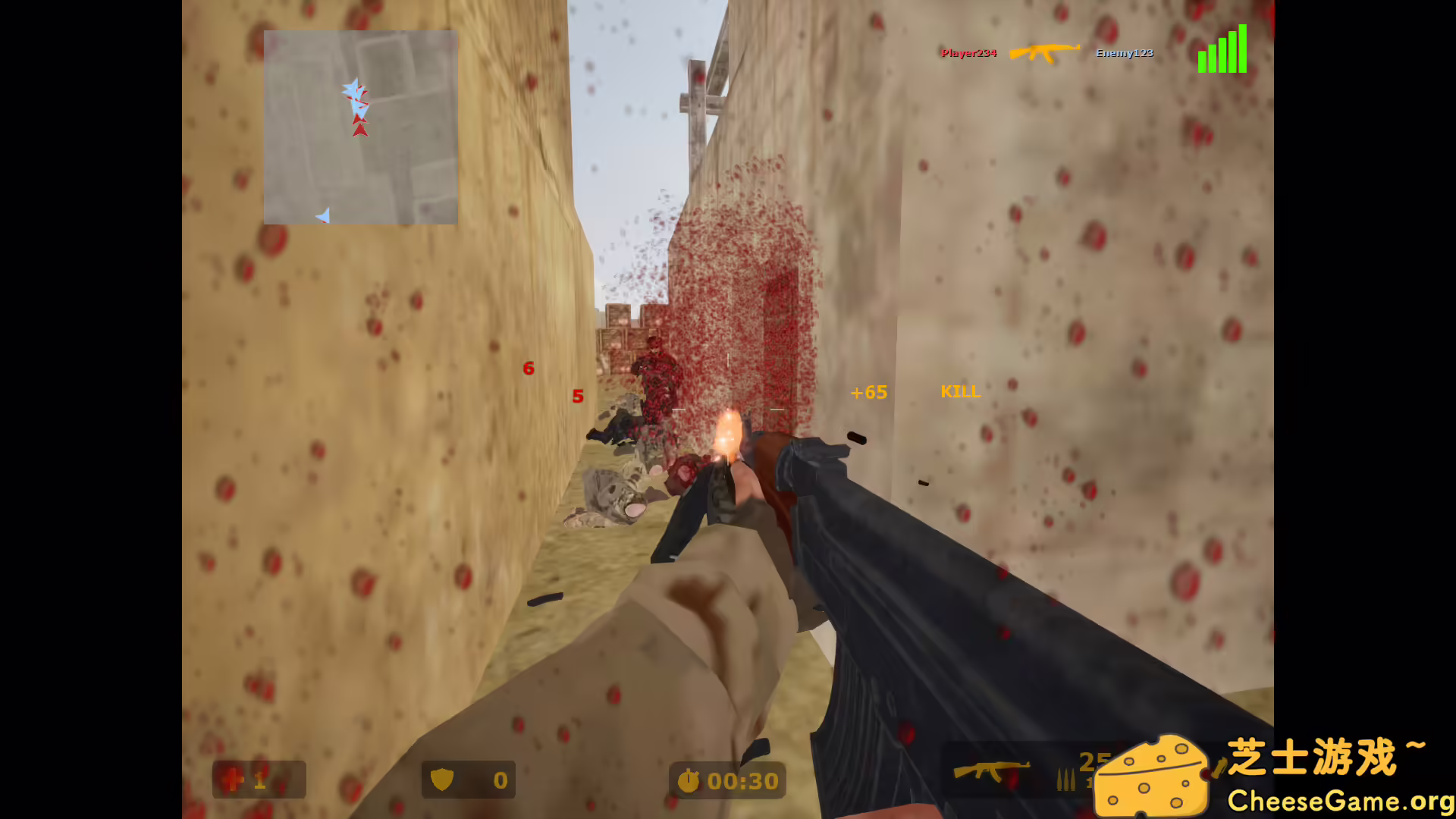Click the stopwatch timer icon
This screenshot has width=1456, height=819.
tap(689, 780)
